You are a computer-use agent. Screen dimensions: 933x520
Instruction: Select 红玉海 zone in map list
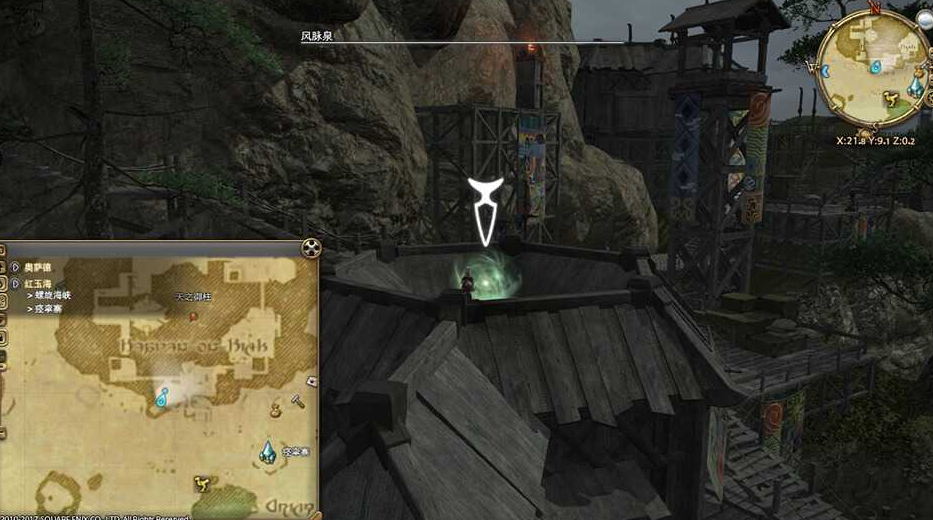[x=38, y=283]
